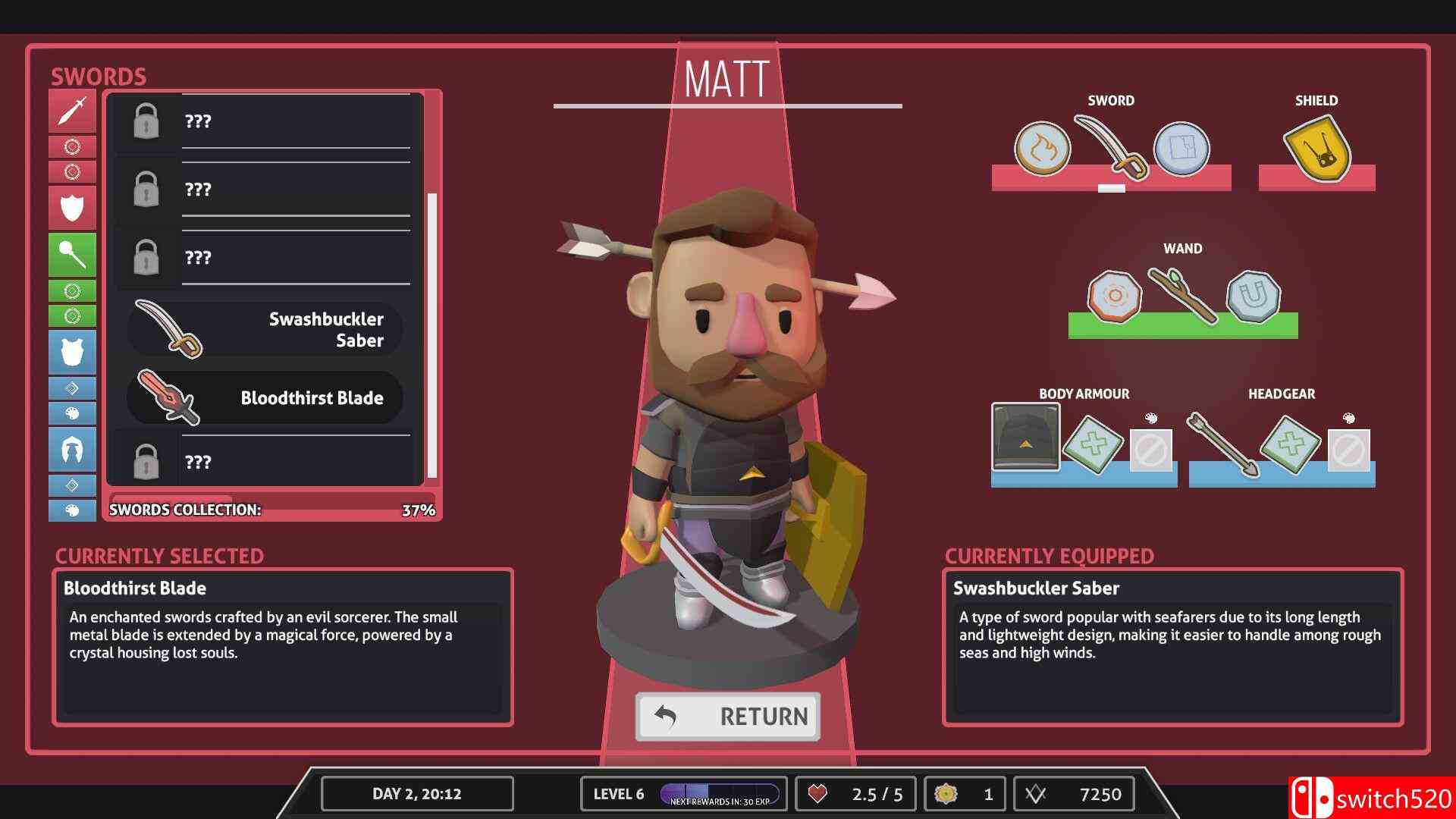Select the blue square rune beside the sword
The width and height of the screenshot is (1456, 819).
point(1181,149)
